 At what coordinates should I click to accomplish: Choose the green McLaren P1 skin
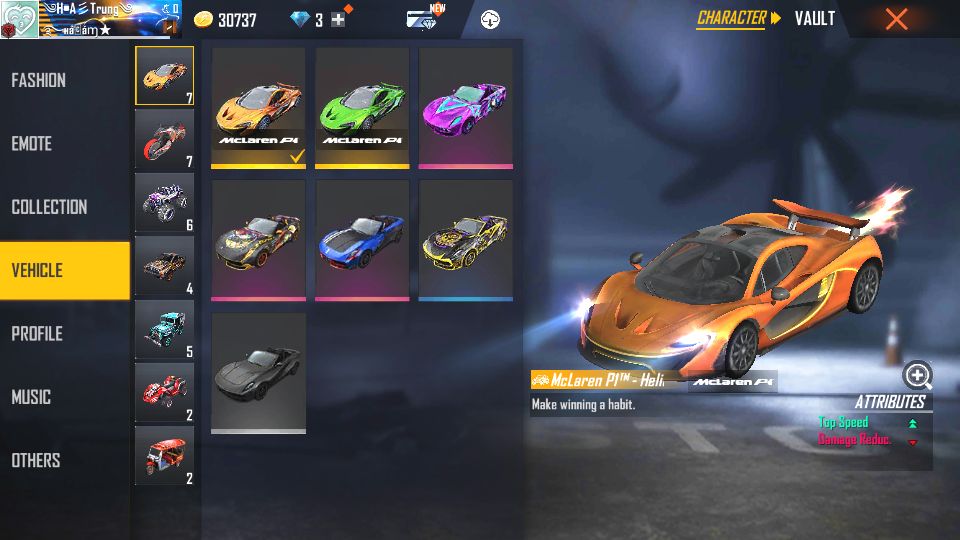tap(362, 106)
